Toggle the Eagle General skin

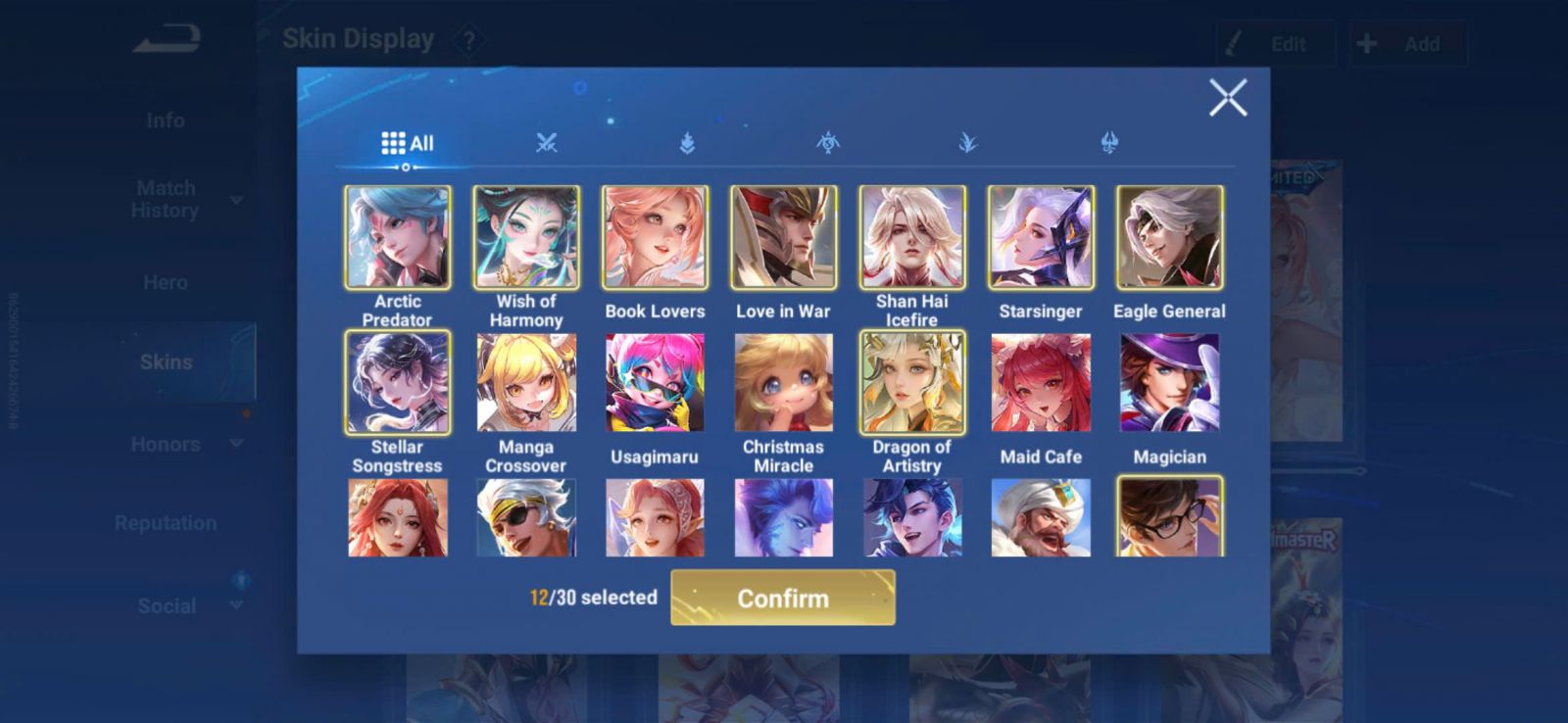1169,238
